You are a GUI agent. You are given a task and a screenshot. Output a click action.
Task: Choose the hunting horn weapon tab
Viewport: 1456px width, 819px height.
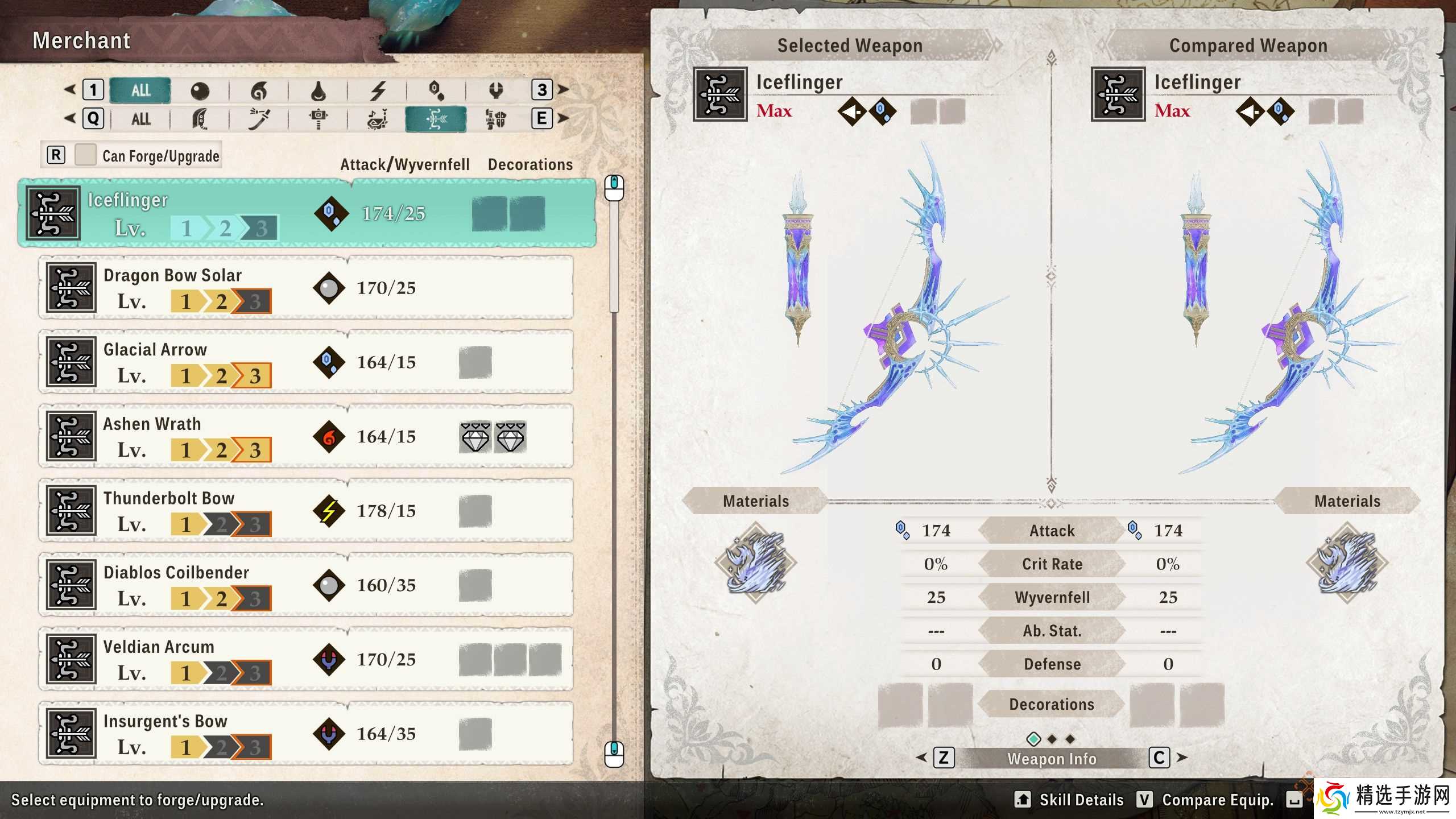tap(378, 119)
